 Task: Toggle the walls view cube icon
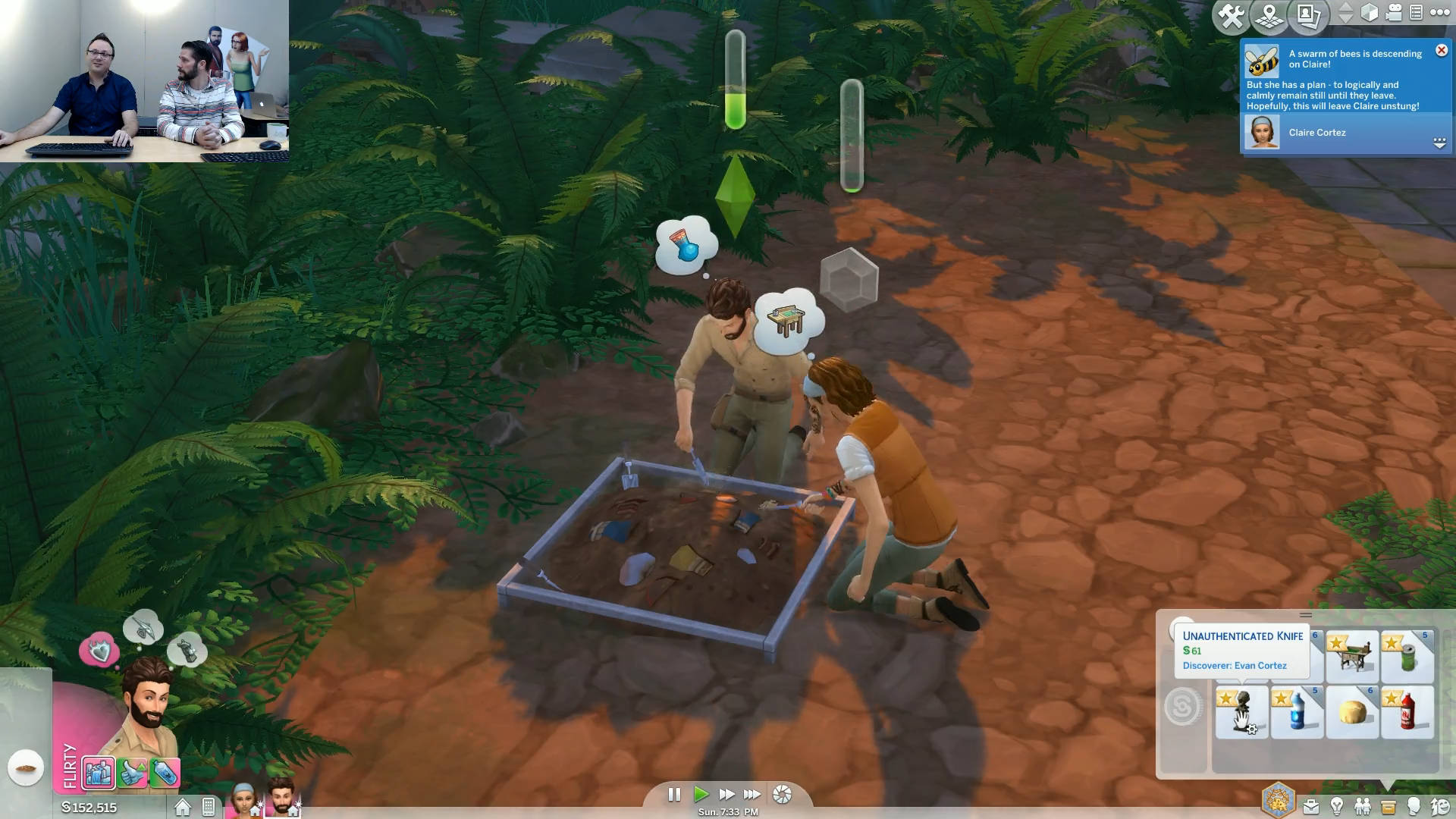[x=1369, y=13]
